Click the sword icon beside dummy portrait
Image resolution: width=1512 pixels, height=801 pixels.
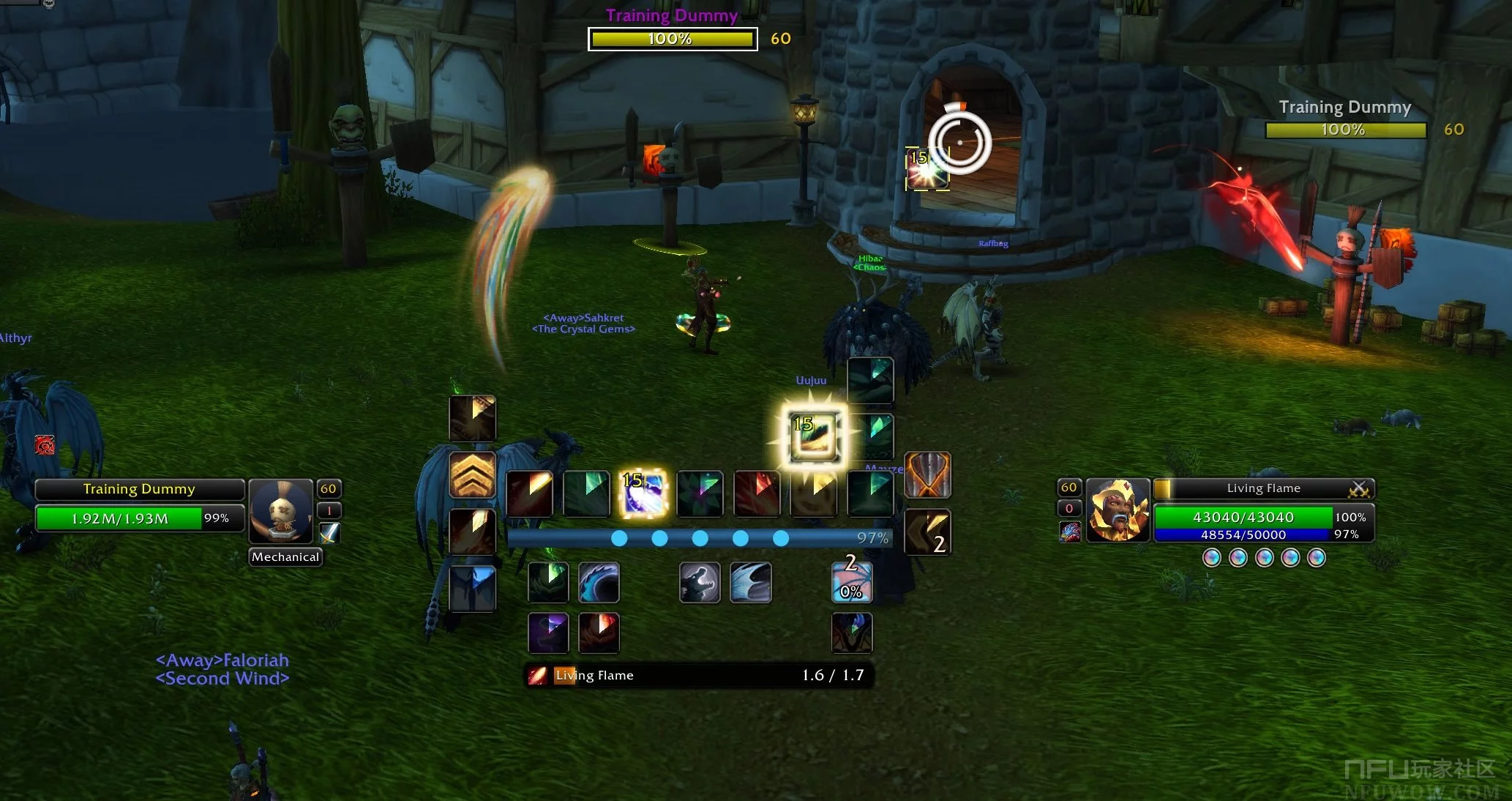tap(329, 533)
